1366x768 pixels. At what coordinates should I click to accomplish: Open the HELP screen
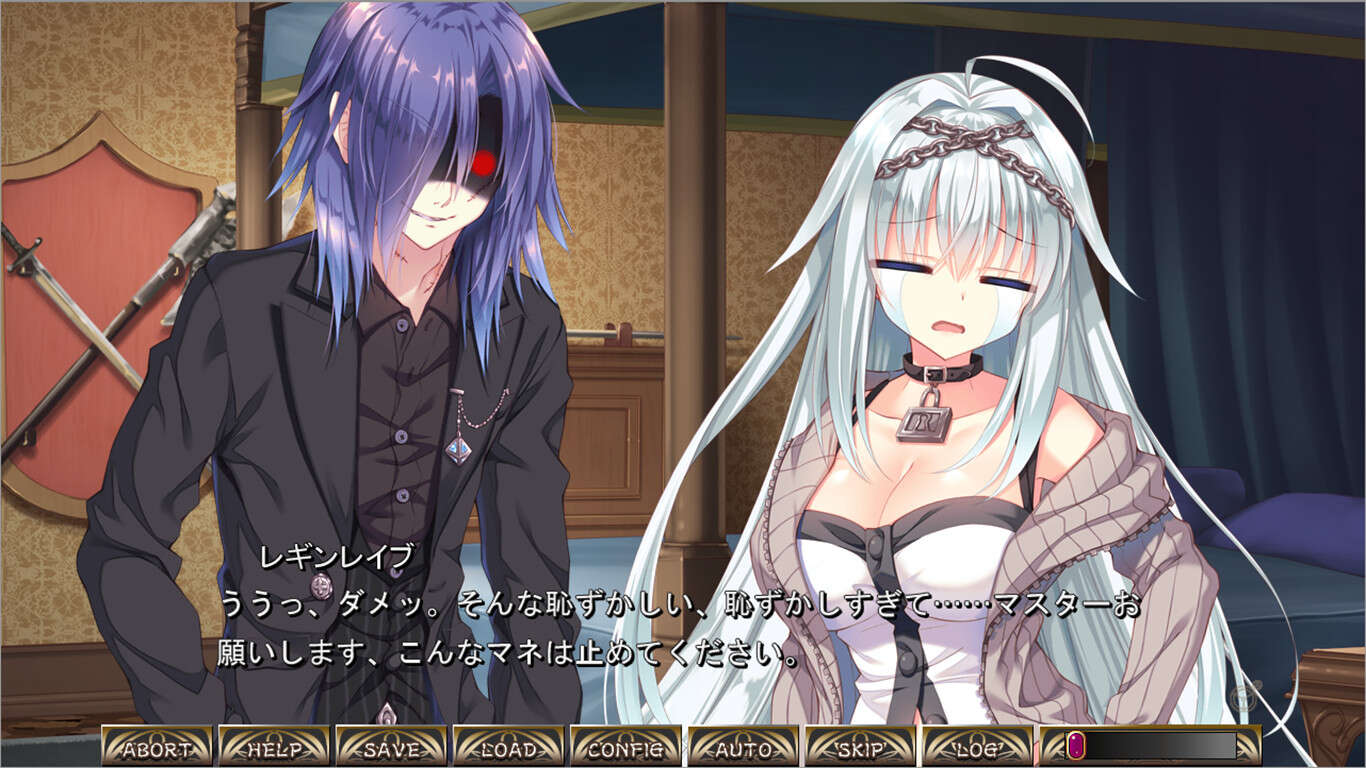pos(274,747)
